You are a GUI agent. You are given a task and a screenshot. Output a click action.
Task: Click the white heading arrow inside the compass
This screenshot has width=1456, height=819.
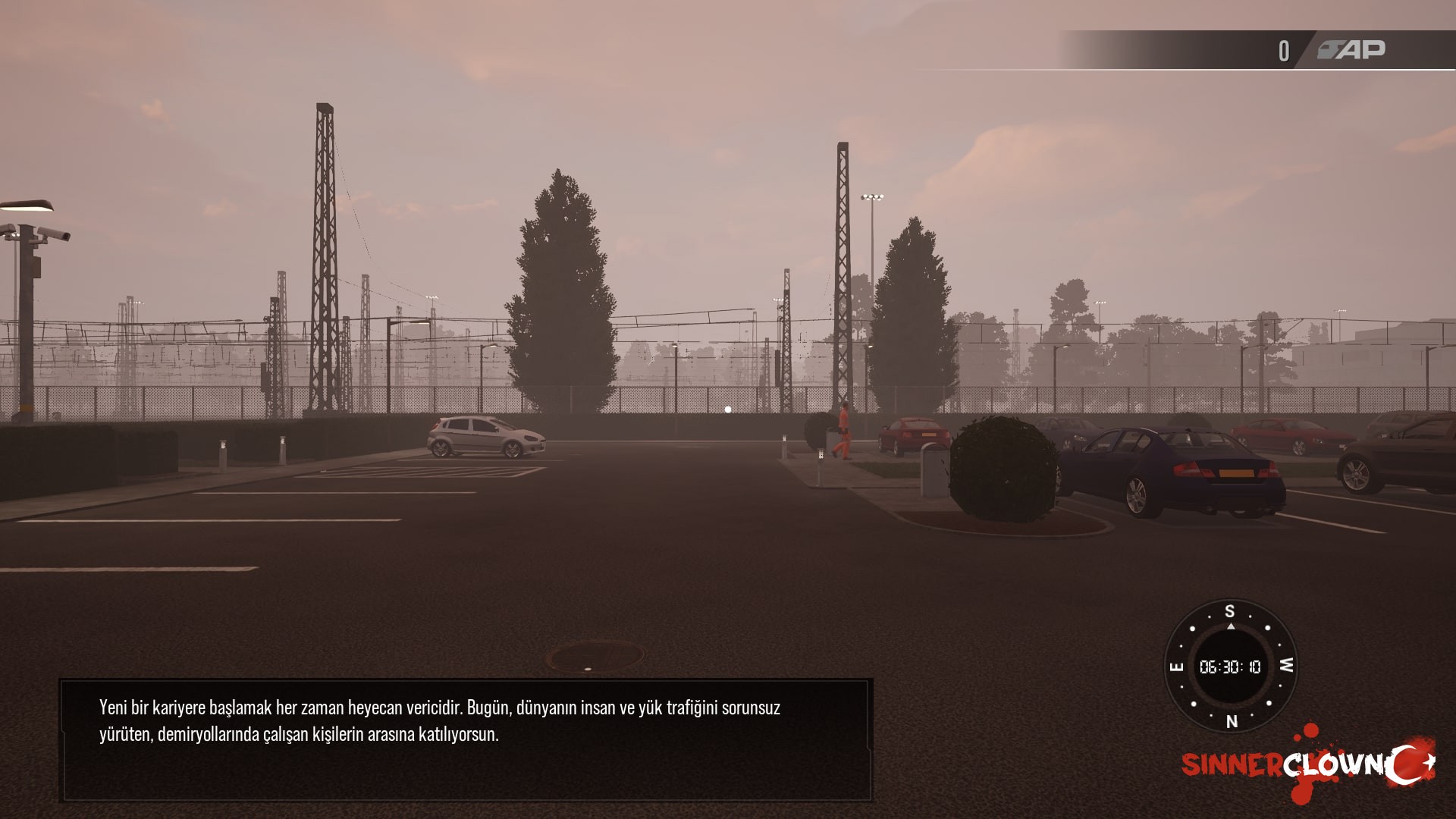pyautogui.click(x=1231, y=626)
